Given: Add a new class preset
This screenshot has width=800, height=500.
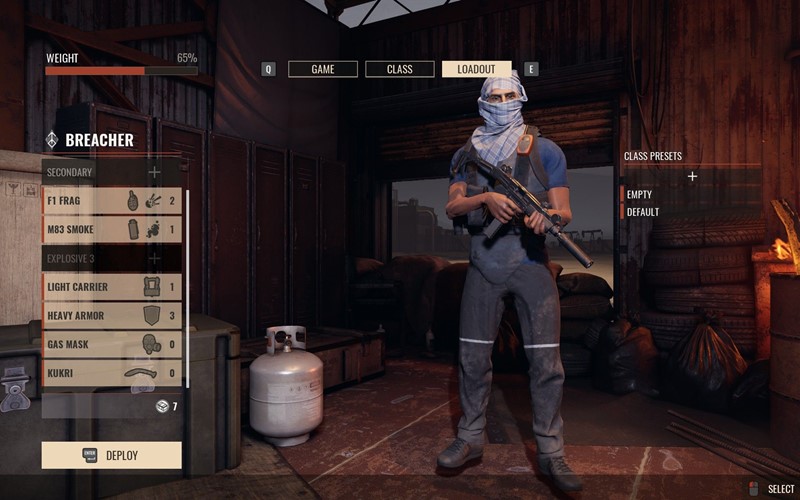Looking at the screenshot, I should tap(692, 176).
